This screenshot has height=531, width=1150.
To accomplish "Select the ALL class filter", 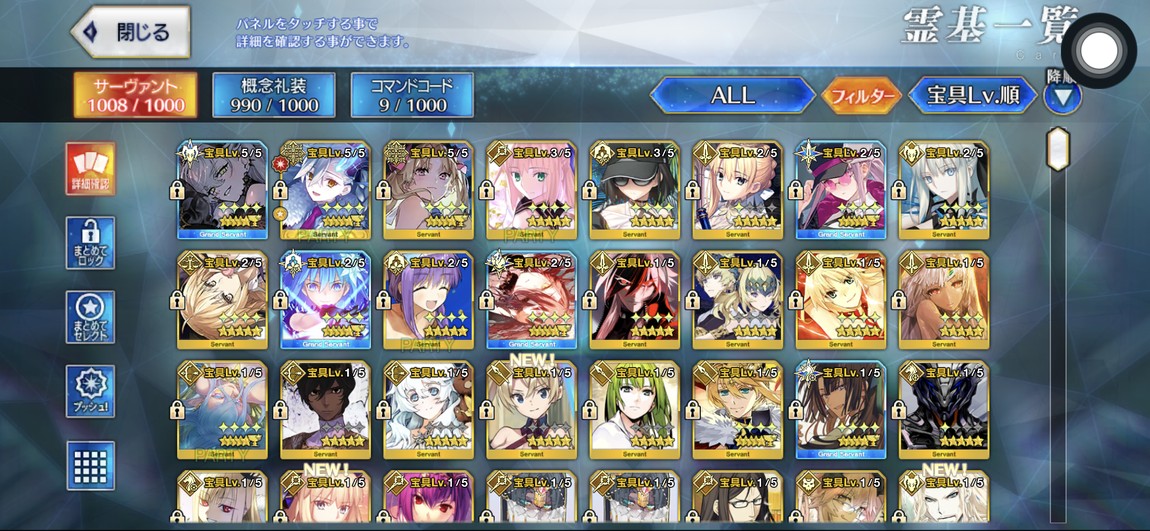I will (732, 96).
